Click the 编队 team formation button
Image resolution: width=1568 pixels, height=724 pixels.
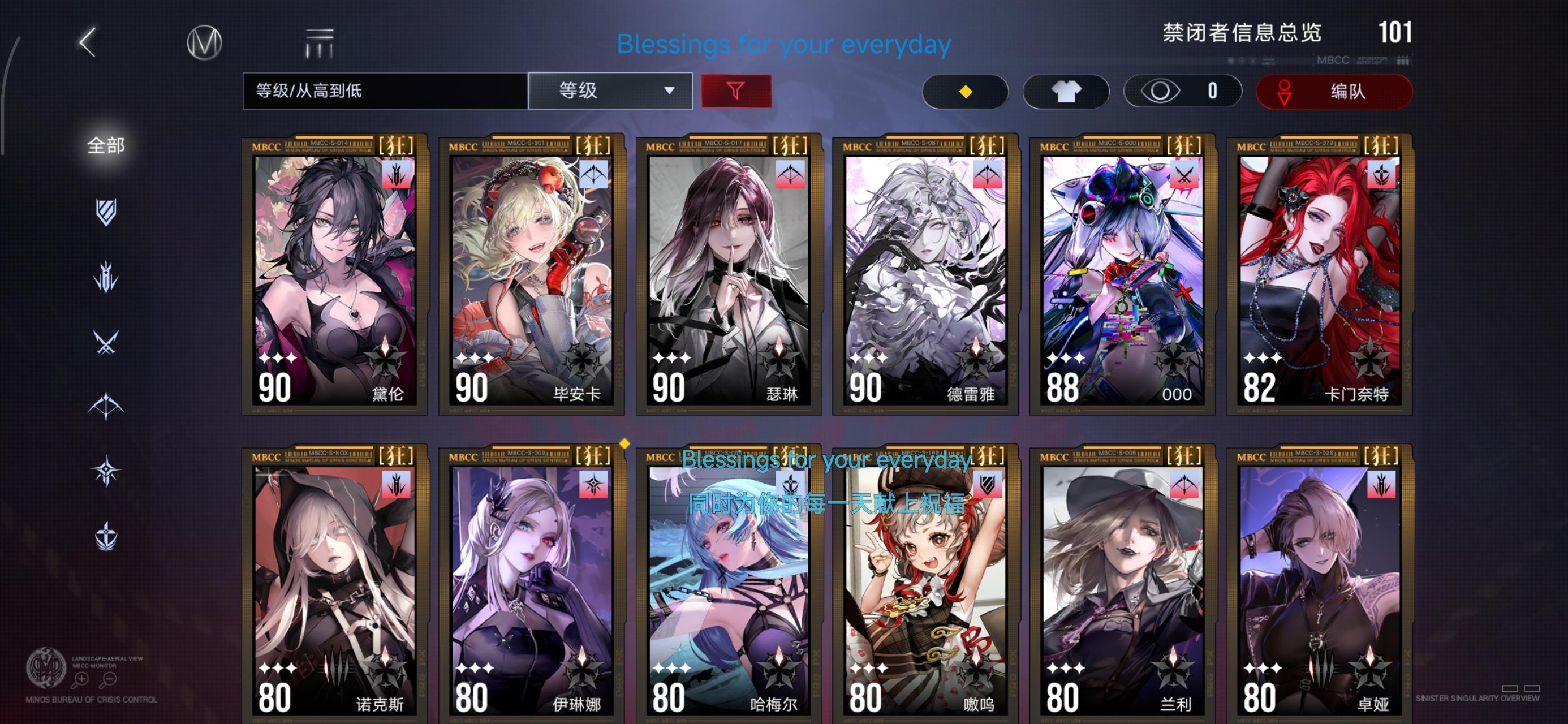click(x=1334, y=91)
